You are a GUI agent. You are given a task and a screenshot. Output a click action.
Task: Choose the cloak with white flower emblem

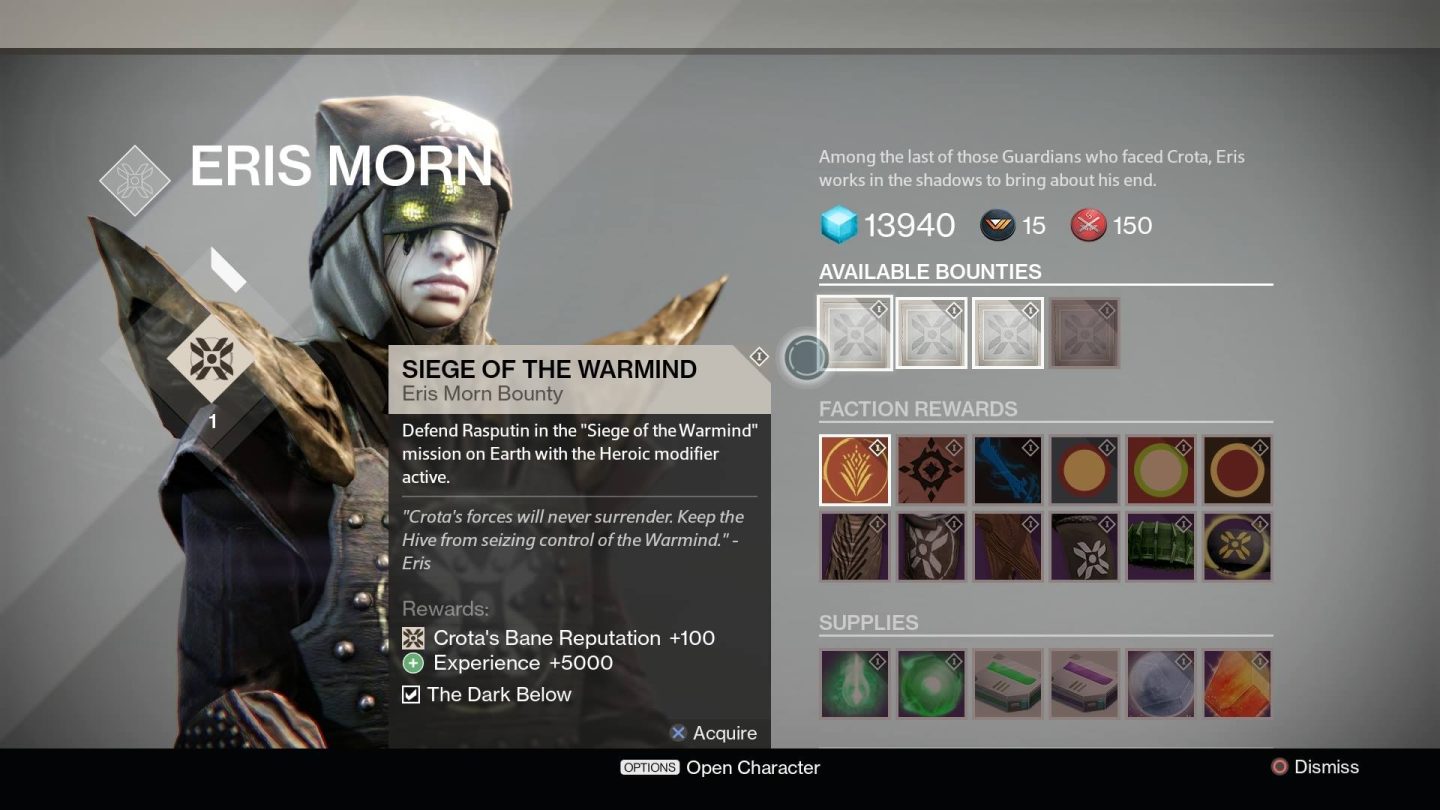pyautogui.click(x=931, y=547)
